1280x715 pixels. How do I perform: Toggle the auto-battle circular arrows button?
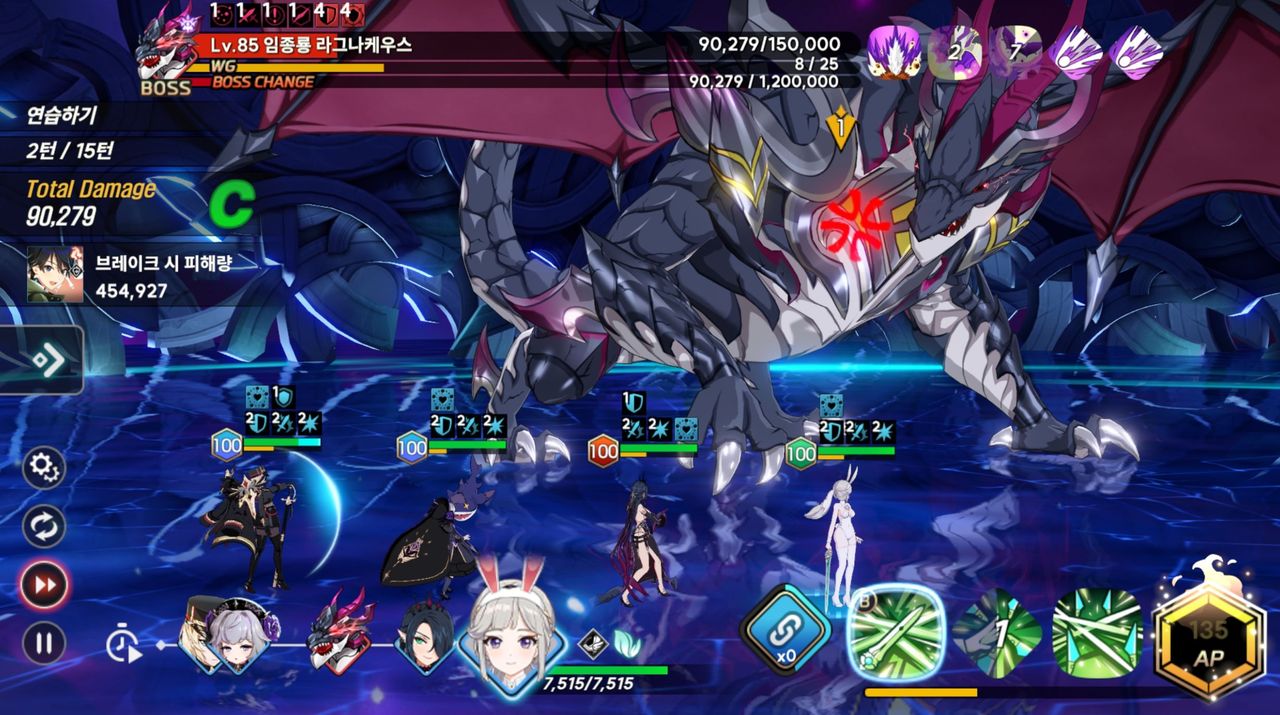tap(44, 526)
